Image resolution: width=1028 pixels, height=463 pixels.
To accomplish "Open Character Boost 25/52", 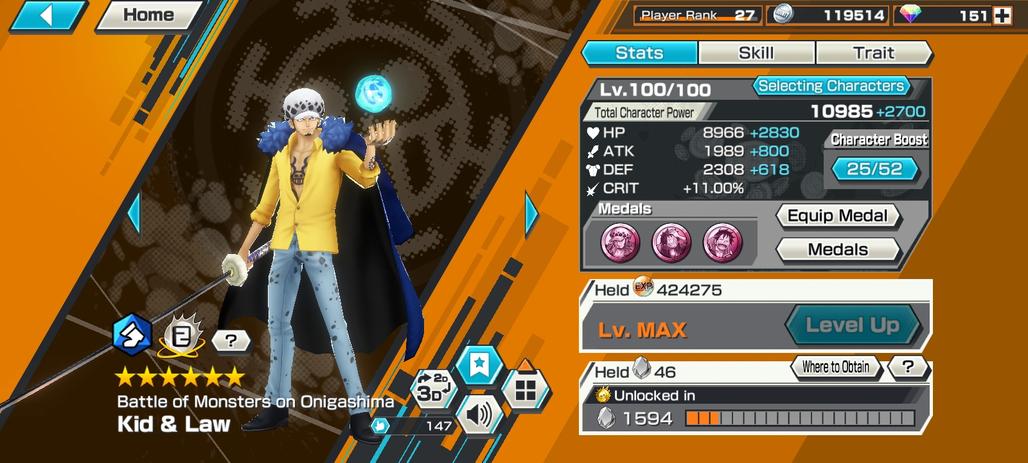I will click(874, 169).
